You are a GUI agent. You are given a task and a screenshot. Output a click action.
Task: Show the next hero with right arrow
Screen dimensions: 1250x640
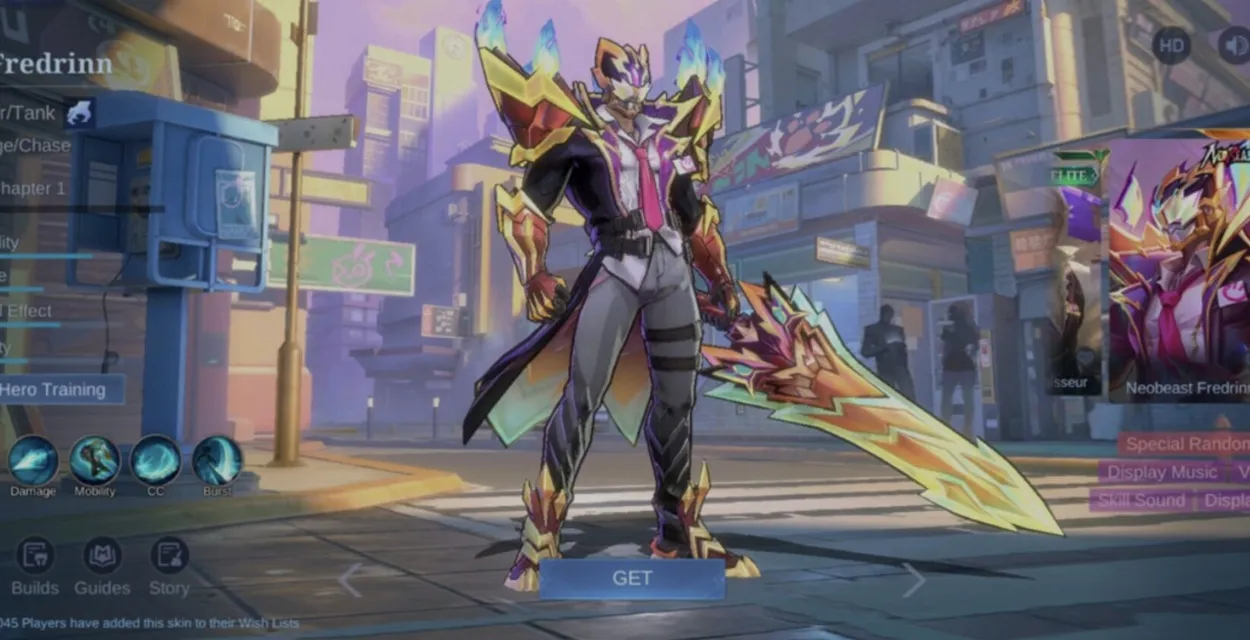coord(914,580)
